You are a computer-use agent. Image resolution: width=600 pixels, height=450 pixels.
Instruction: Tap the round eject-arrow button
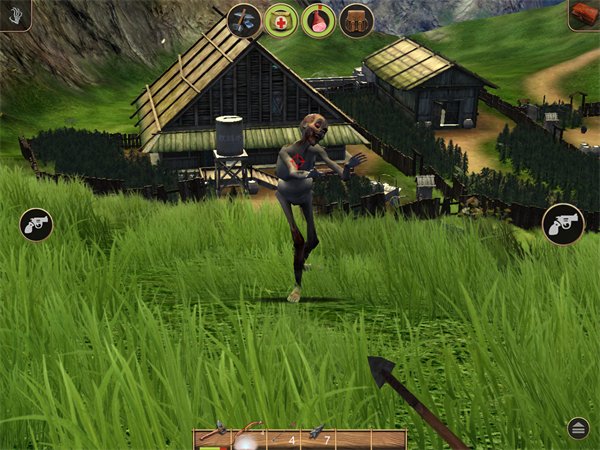tap(578, 428)
